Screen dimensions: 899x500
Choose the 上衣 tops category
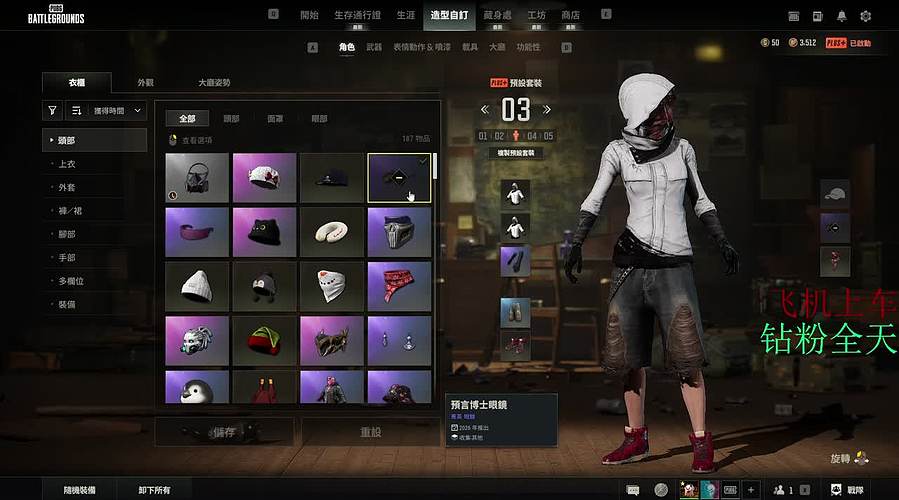click(68, 162)
